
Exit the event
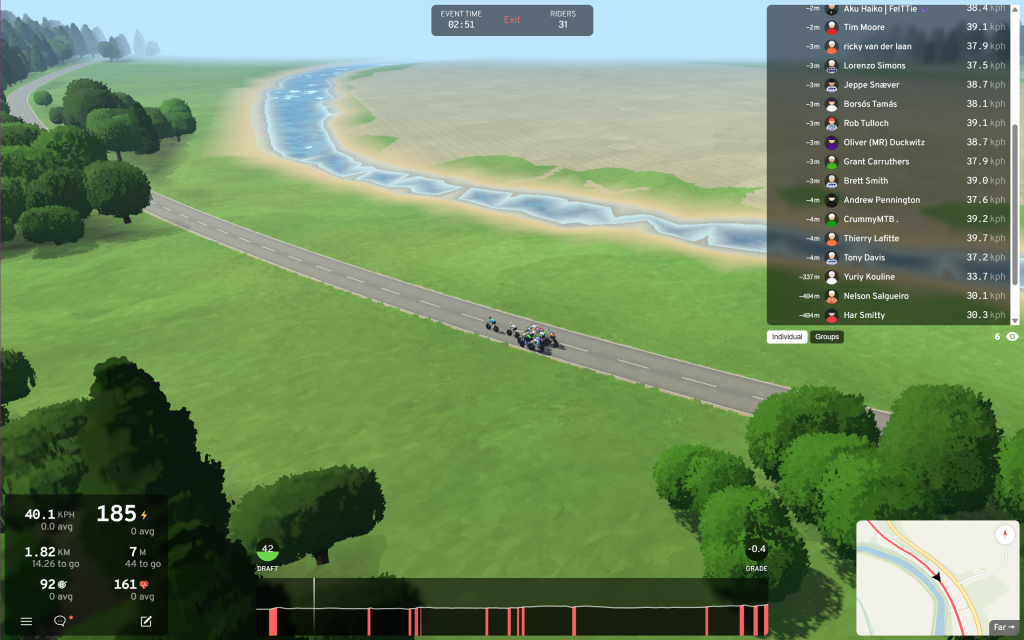coord(512,20)
